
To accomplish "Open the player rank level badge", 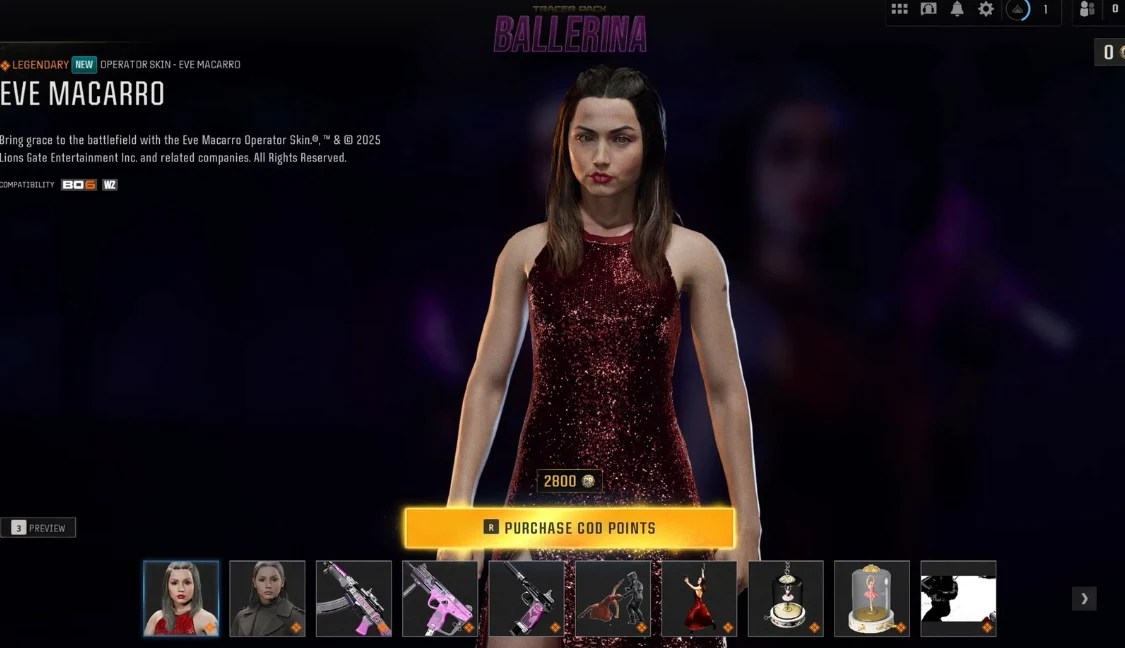I will [x=1018, y=10].
